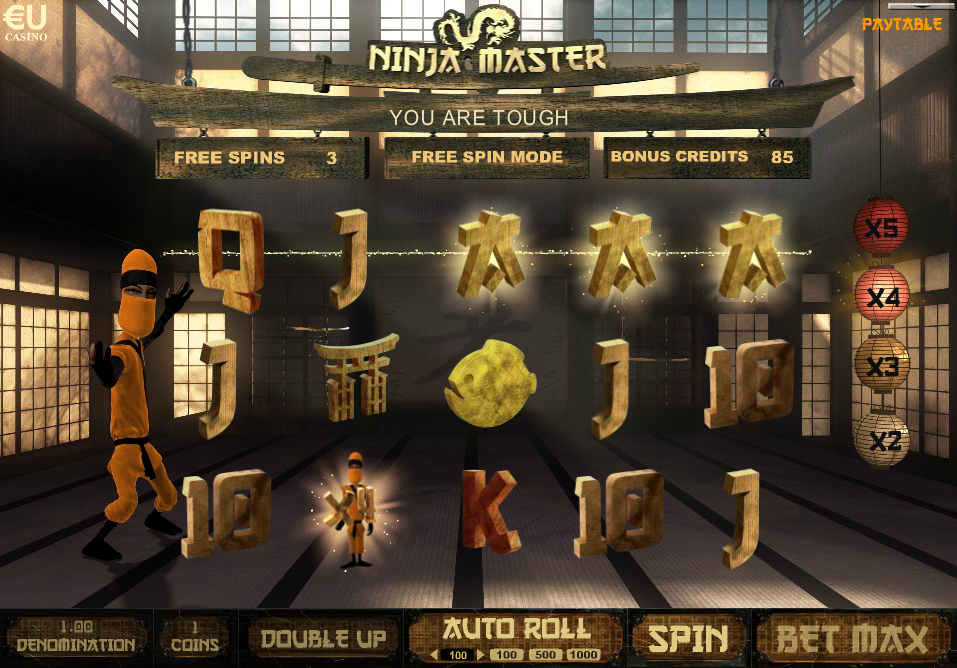Click the EU Casino logo
The image size is (957, 668).
coord(25,22)
